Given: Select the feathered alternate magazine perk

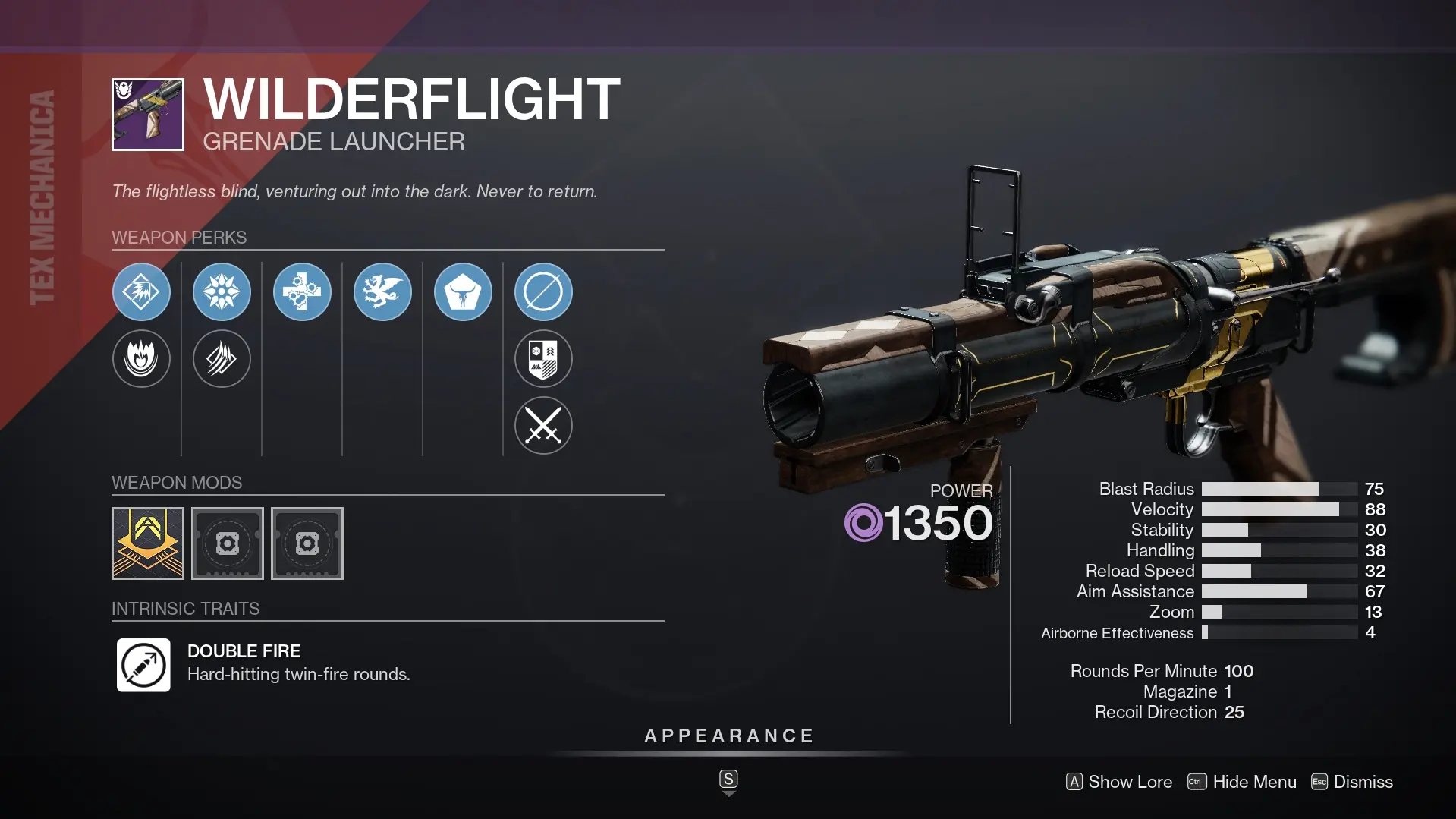Looking at the screenshot, I should (222, 359).
